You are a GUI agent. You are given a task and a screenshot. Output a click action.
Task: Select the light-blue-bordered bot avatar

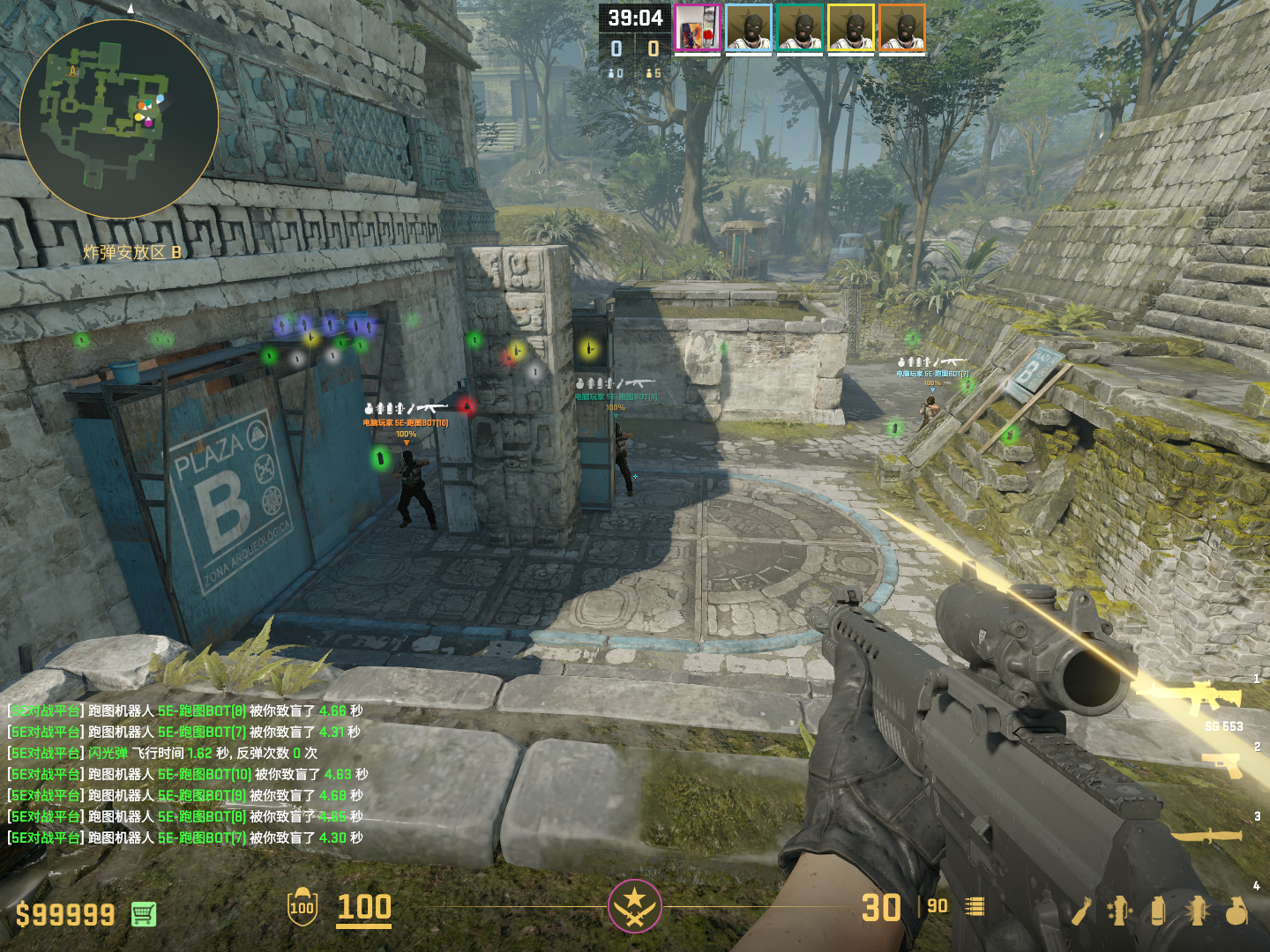tap(749, 29)
